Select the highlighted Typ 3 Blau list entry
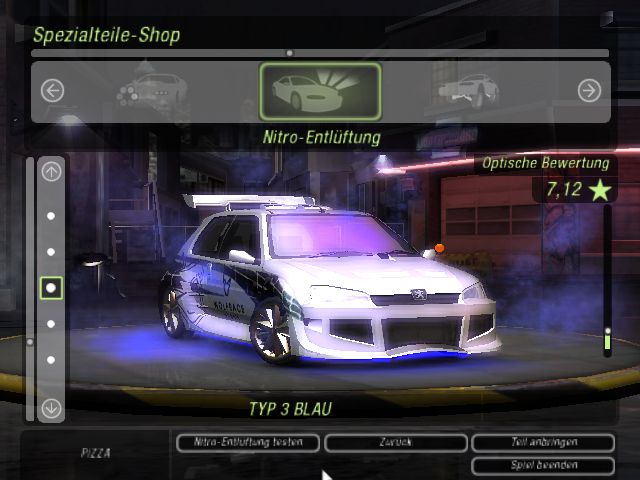 coord(51,288)
